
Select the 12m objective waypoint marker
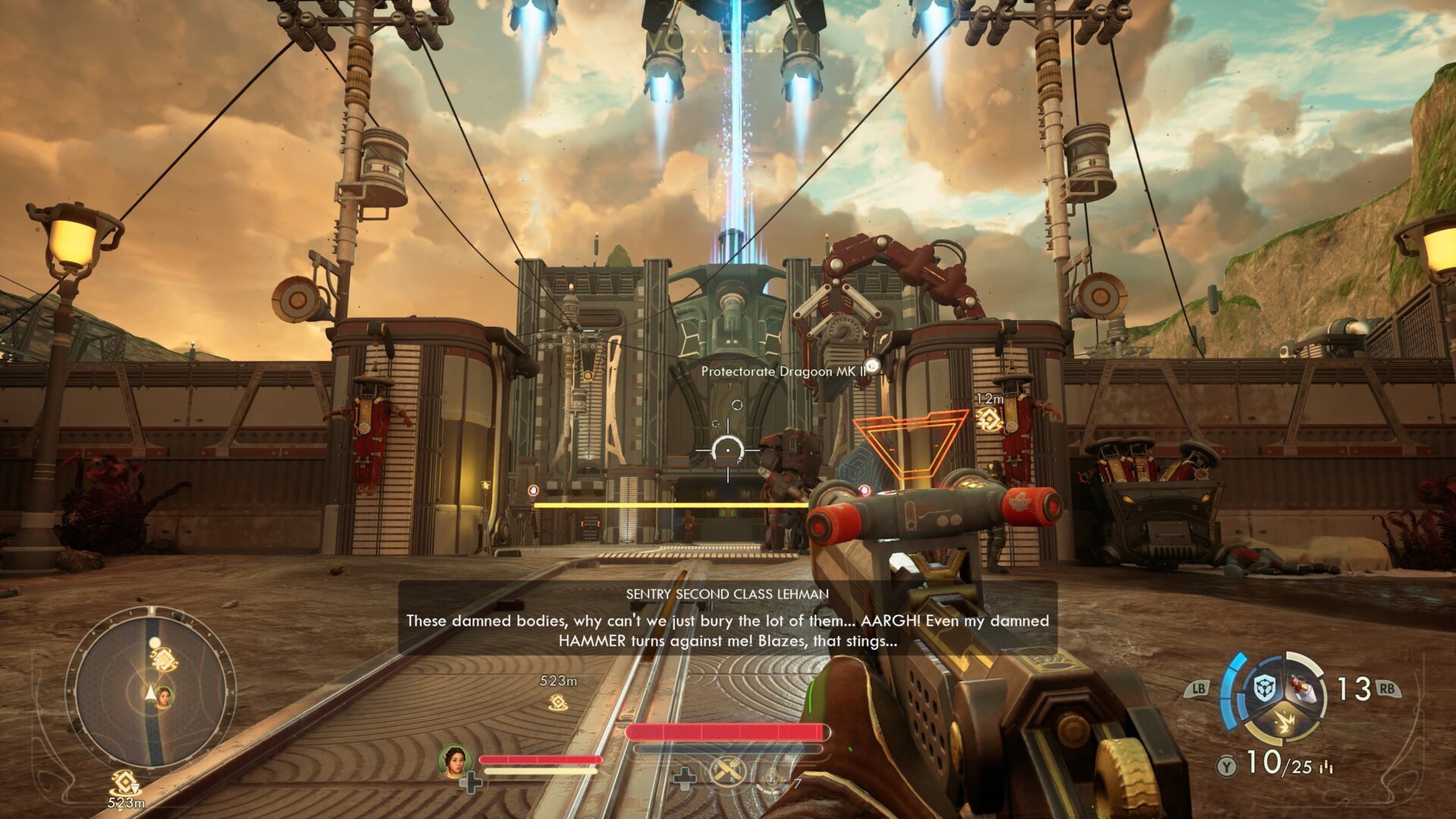click(990, 419)
